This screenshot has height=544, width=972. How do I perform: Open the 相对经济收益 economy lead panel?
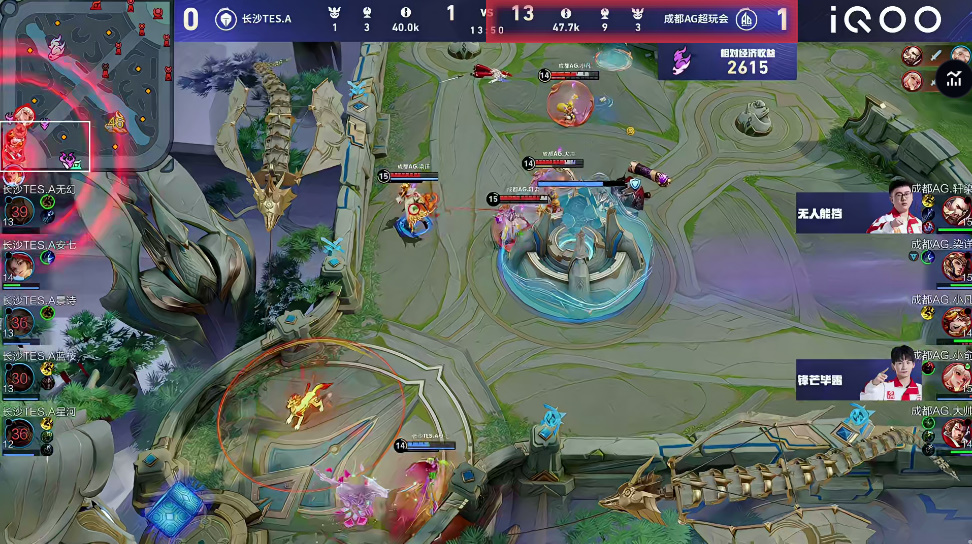[727, 62]
